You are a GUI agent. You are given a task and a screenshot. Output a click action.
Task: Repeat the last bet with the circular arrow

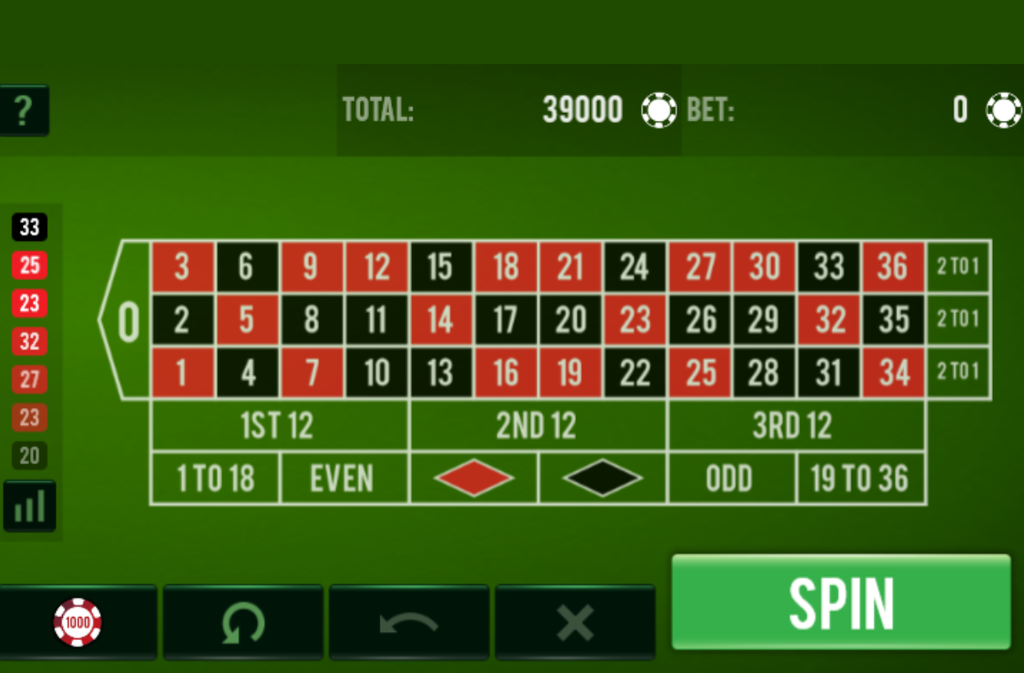click(243, 622)
